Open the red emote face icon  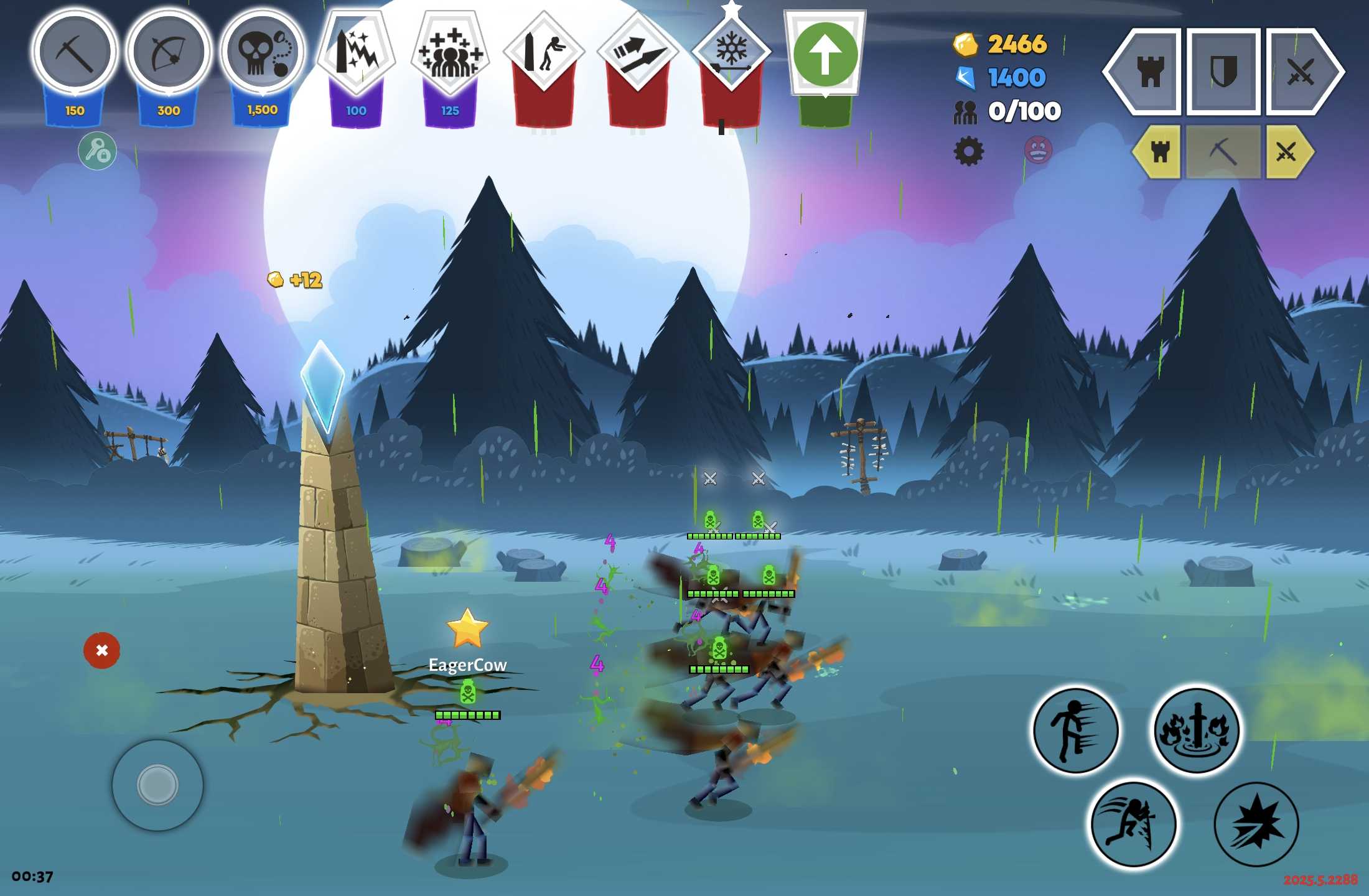point(1038,150)
